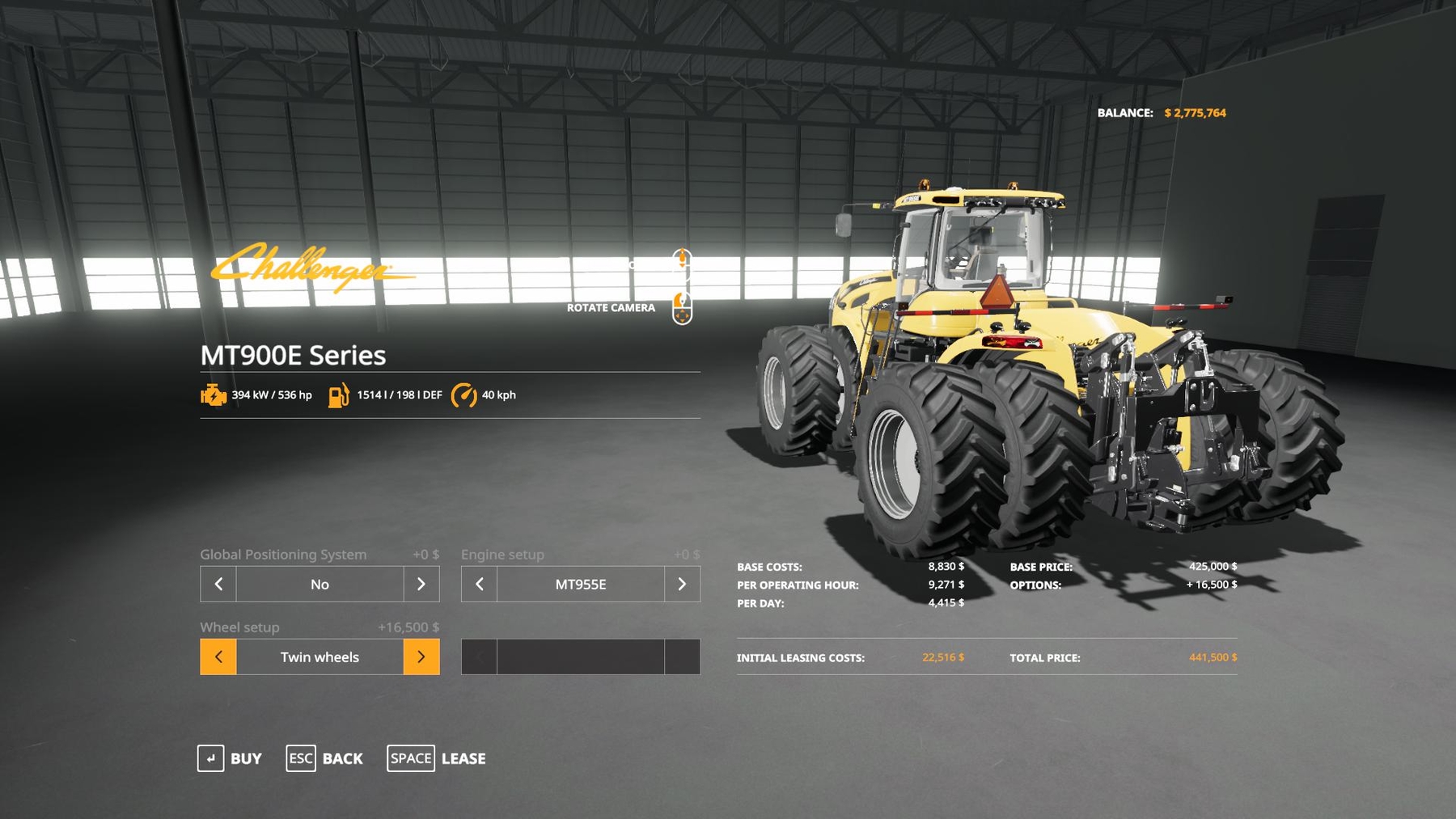Choose next Wheel setup after Twin wheels
This screenshot has height=819, width=1456.
click(x=421, y=656)
